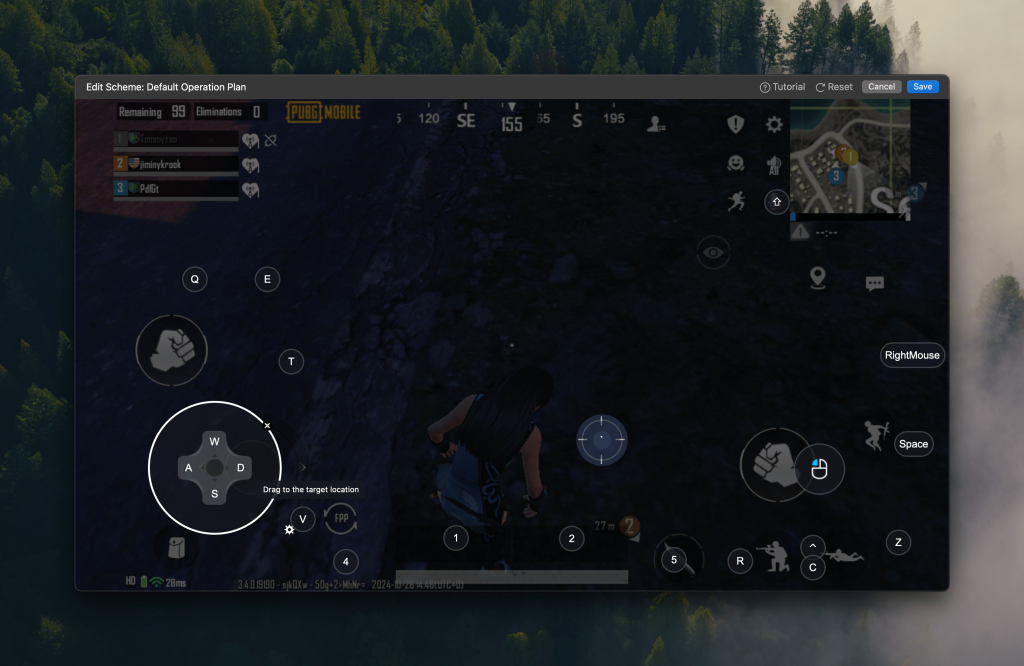Open game settings gear beside the shield icon
The width and height of the screenshot is (1024, 666).
coord(774,125)
